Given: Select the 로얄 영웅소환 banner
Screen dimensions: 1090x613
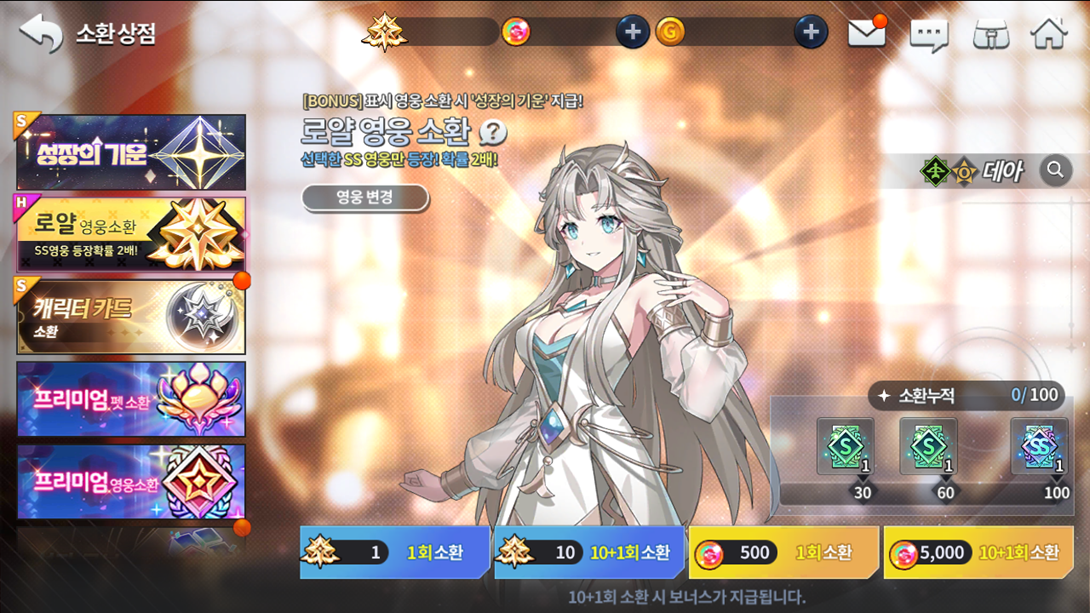Looking at the screenshot, I should (131, 234).
